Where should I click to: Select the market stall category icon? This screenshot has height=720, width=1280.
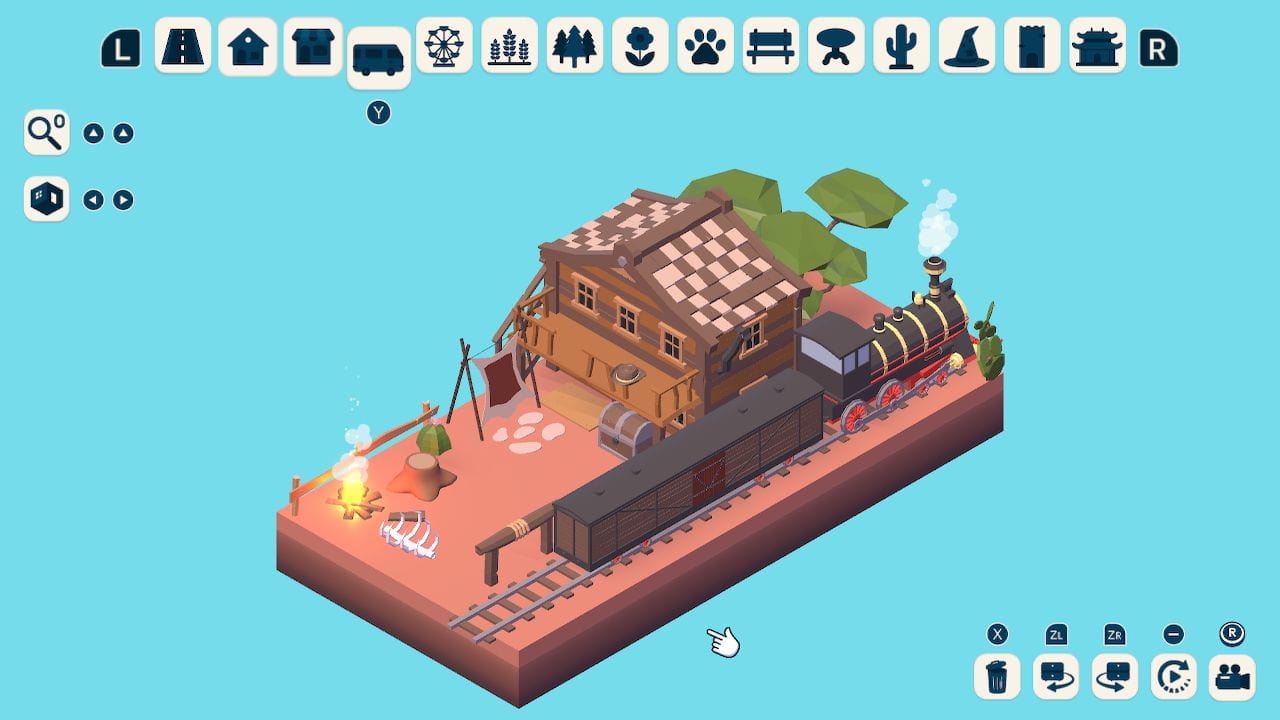pyautogui.click(x=311, y=46)
